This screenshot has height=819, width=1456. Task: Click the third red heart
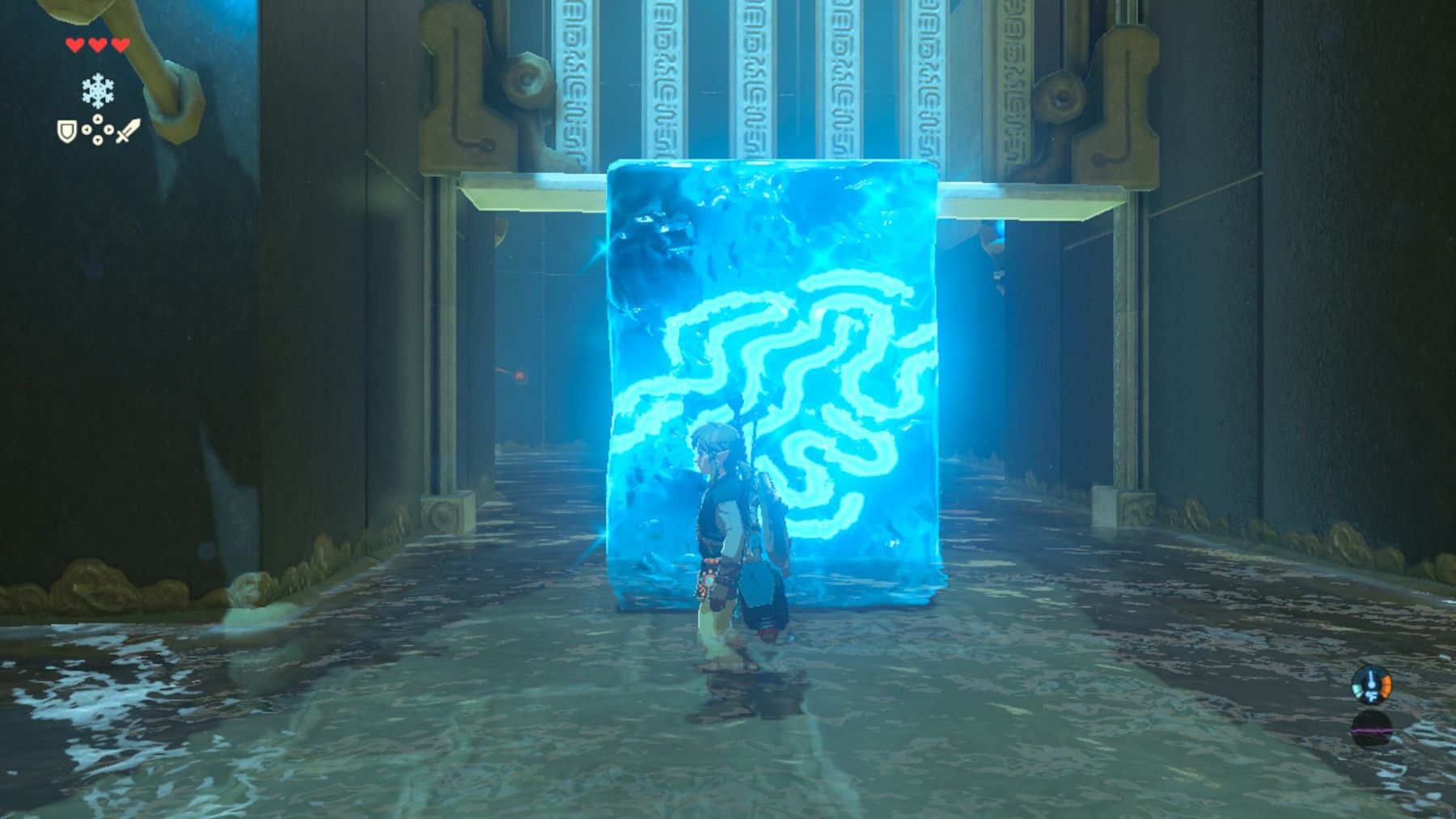point(120,44)
